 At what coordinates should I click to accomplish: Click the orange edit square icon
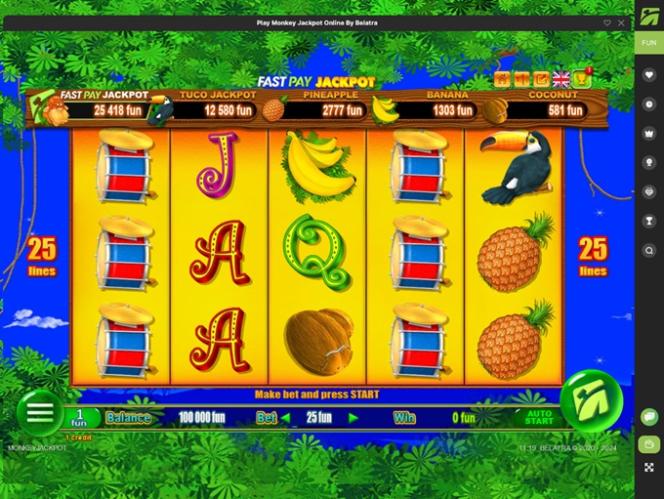coord(541,79)
